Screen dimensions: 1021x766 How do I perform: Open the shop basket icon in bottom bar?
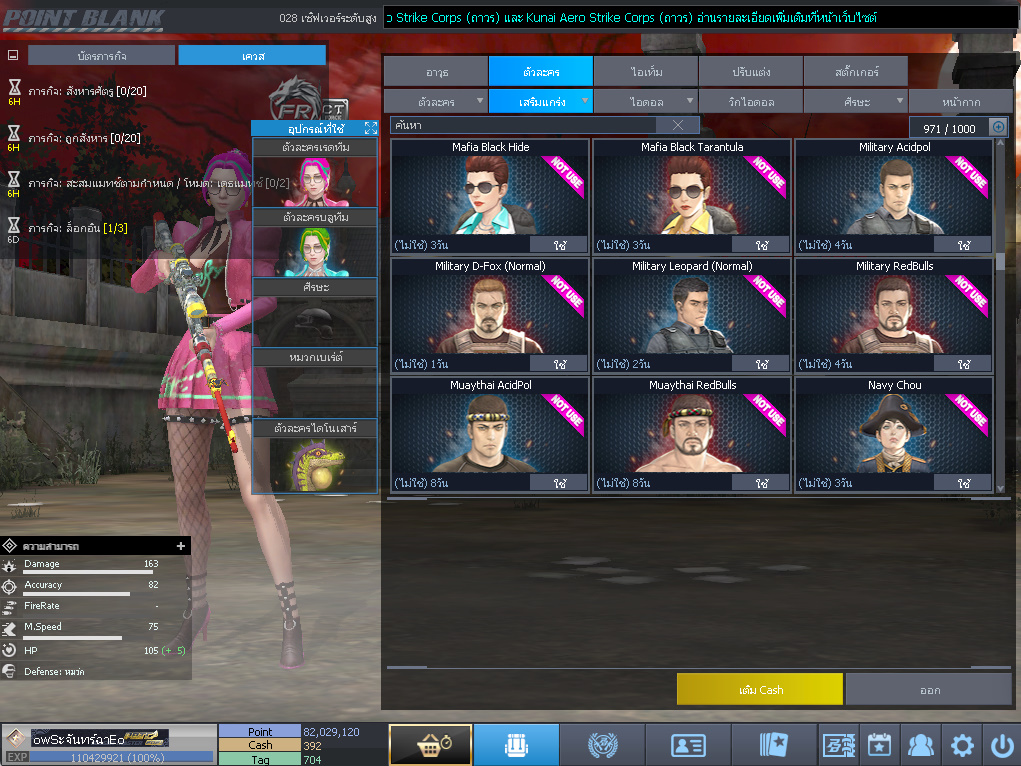tap(430, 745)
